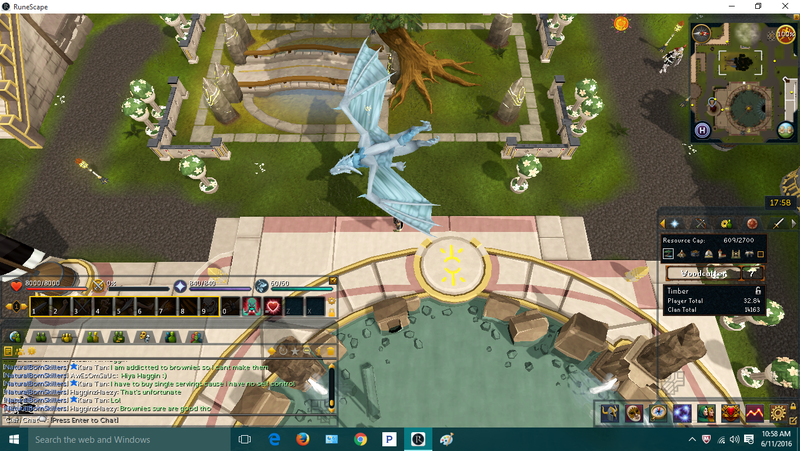Open the horned helmet Hero menu
Screen dimensions: 800x451
tap(610, 413)
